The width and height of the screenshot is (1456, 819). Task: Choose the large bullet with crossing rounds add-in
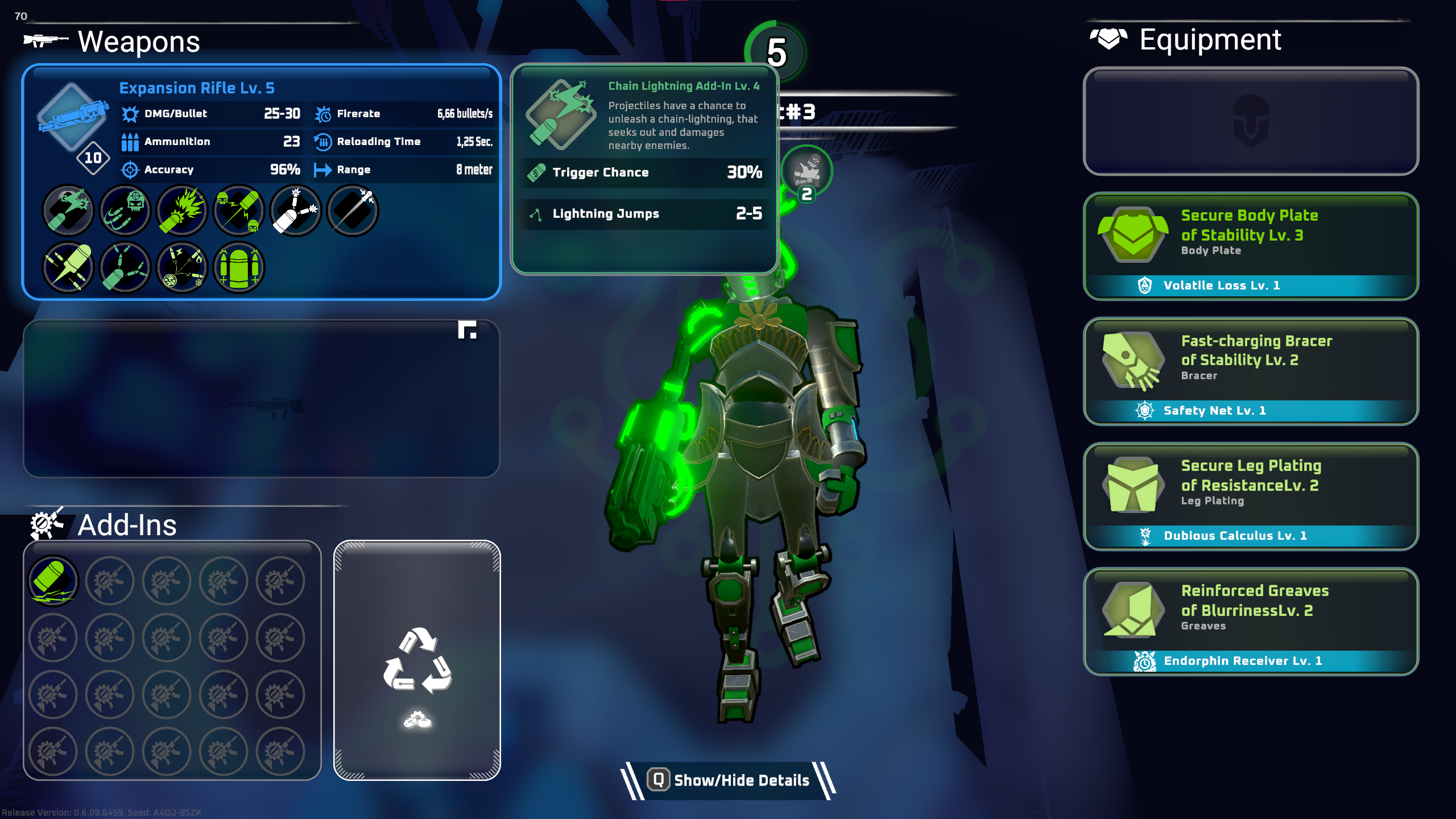[x=68, y=267]
